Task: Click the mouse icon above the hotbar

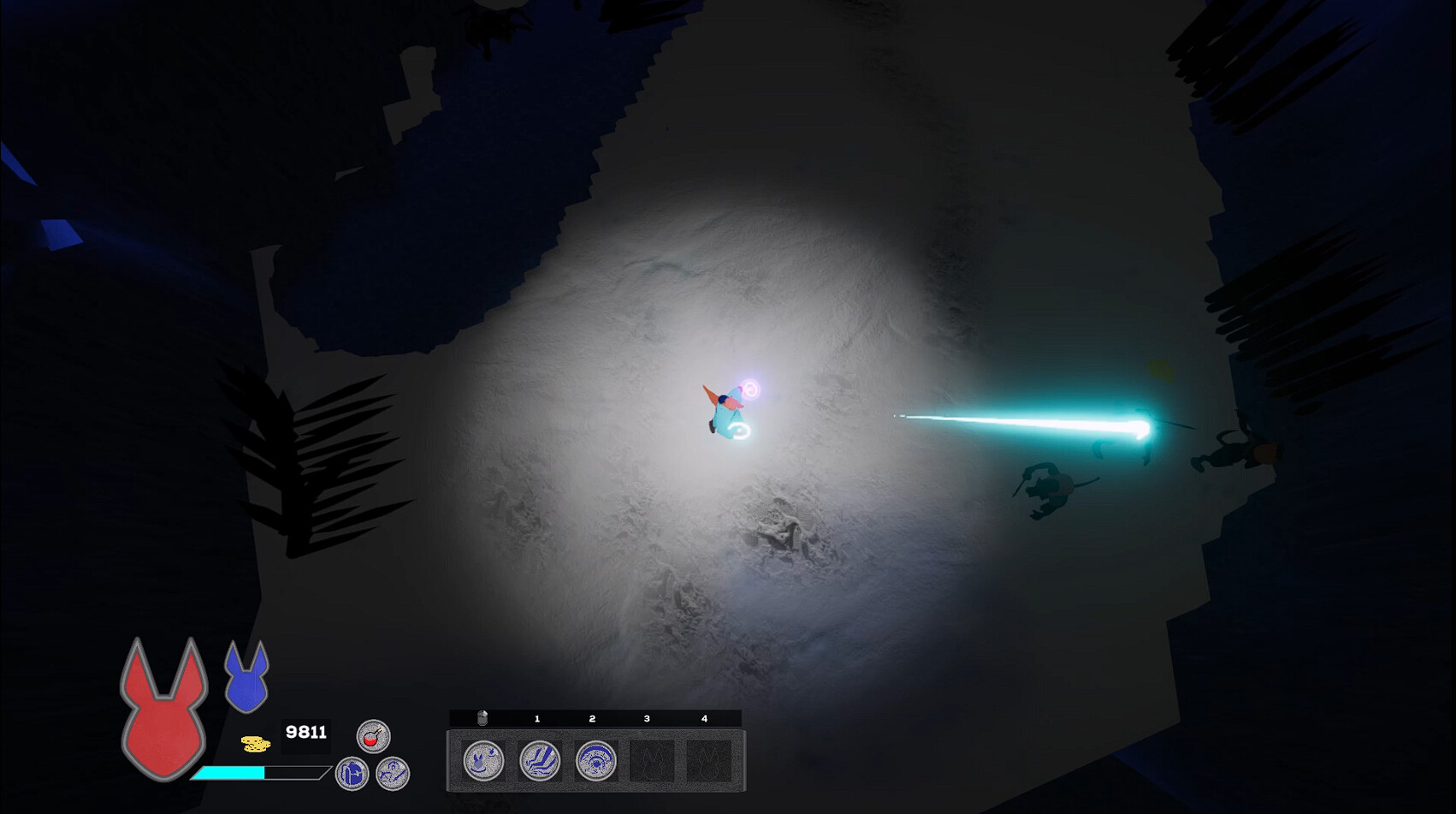Action: click(x=481, y=717)
